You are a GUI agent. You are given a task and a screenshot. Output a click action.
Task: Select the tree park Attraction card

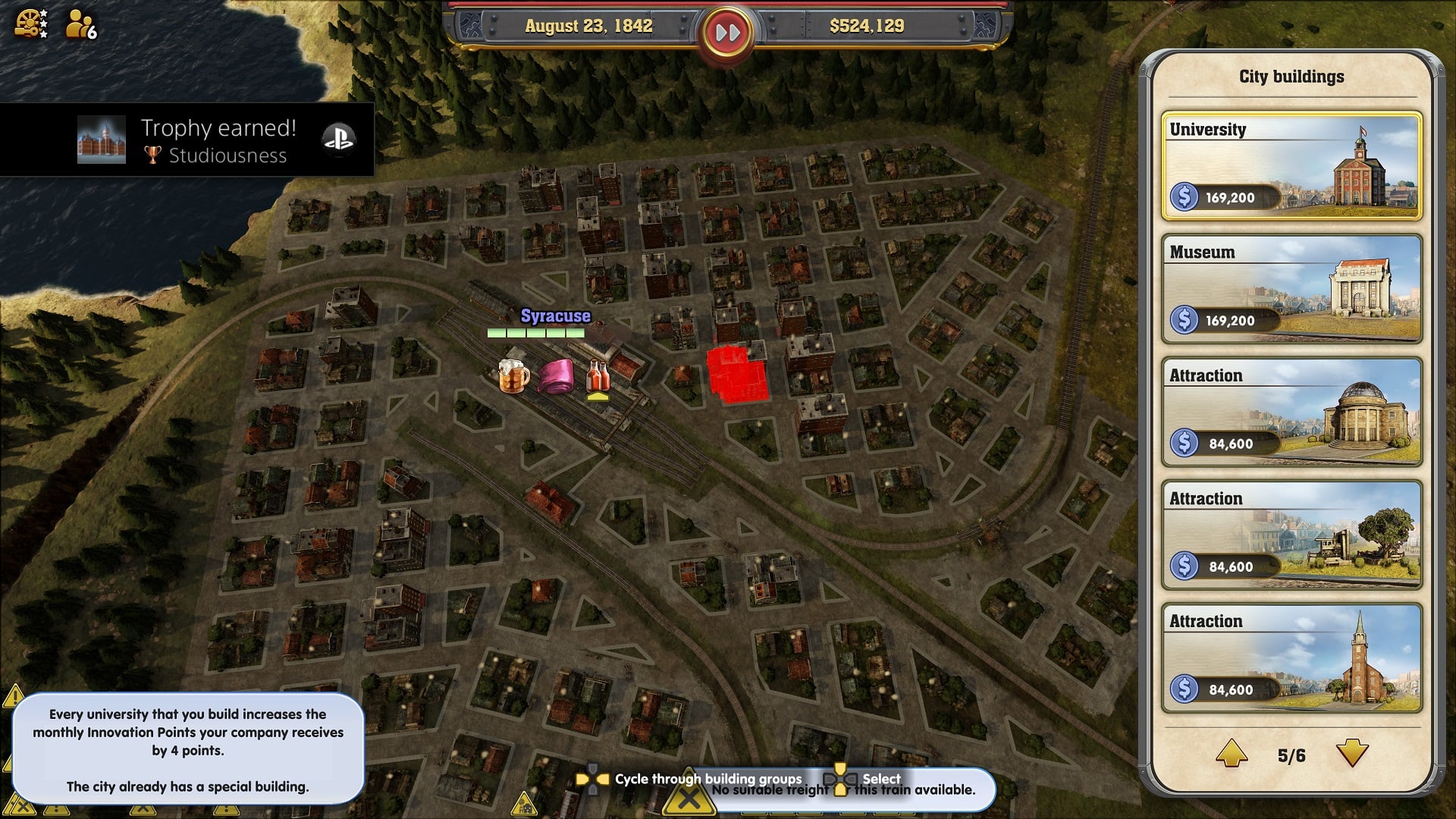coord(1291,535)
